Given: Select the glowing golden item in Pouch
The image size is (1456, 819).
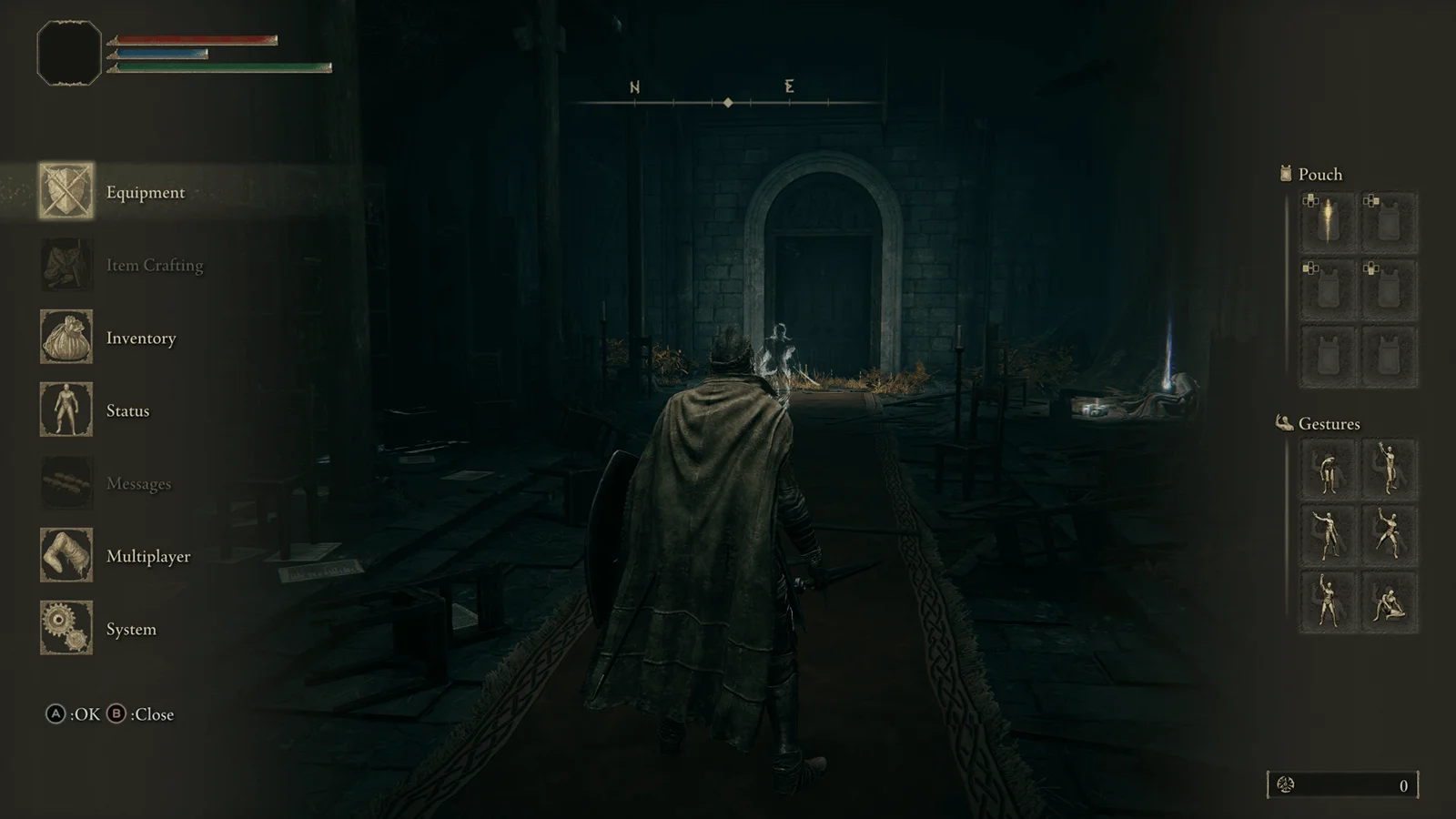Looking at the screenshot, I should (x=1329, y=221).
